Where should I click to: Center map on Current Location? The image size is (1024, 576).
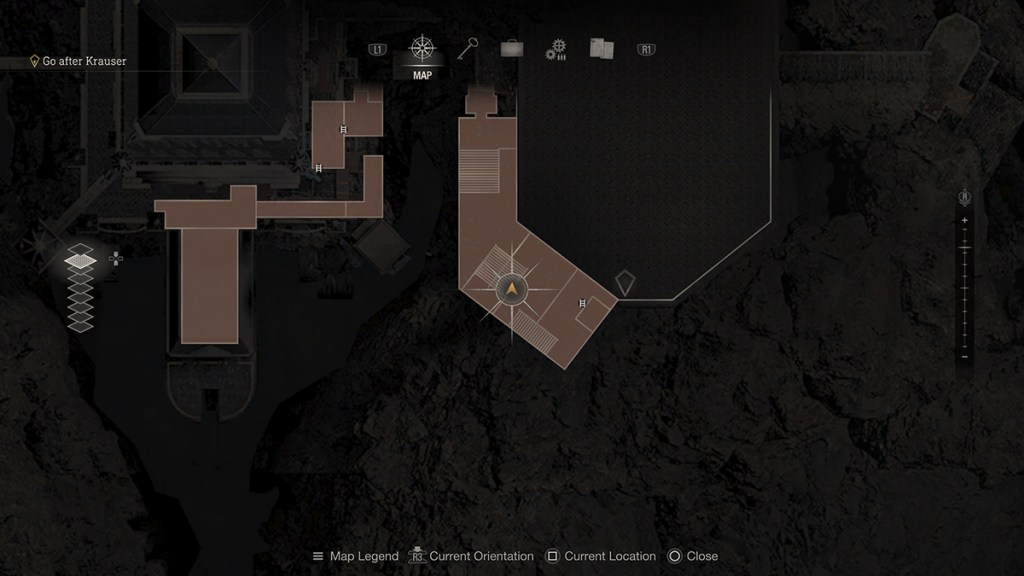click(x=600, y=556)
